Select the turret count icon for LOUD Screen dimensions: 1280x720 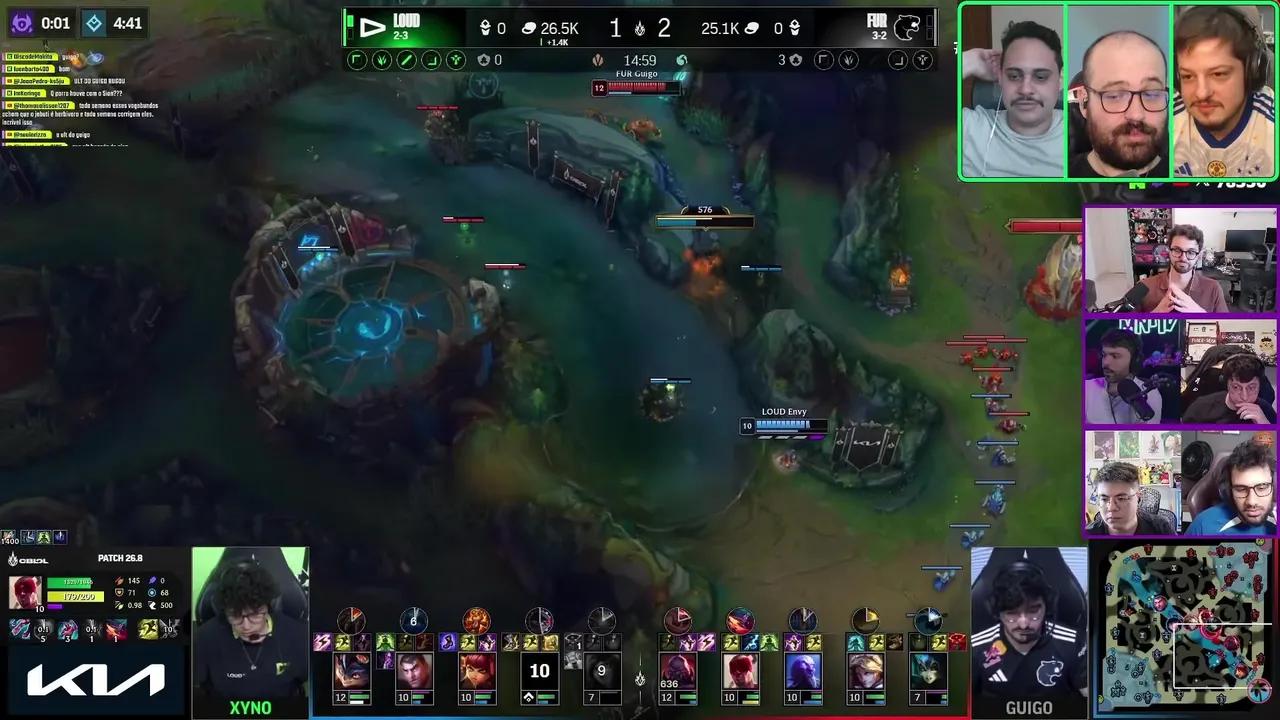485,28
